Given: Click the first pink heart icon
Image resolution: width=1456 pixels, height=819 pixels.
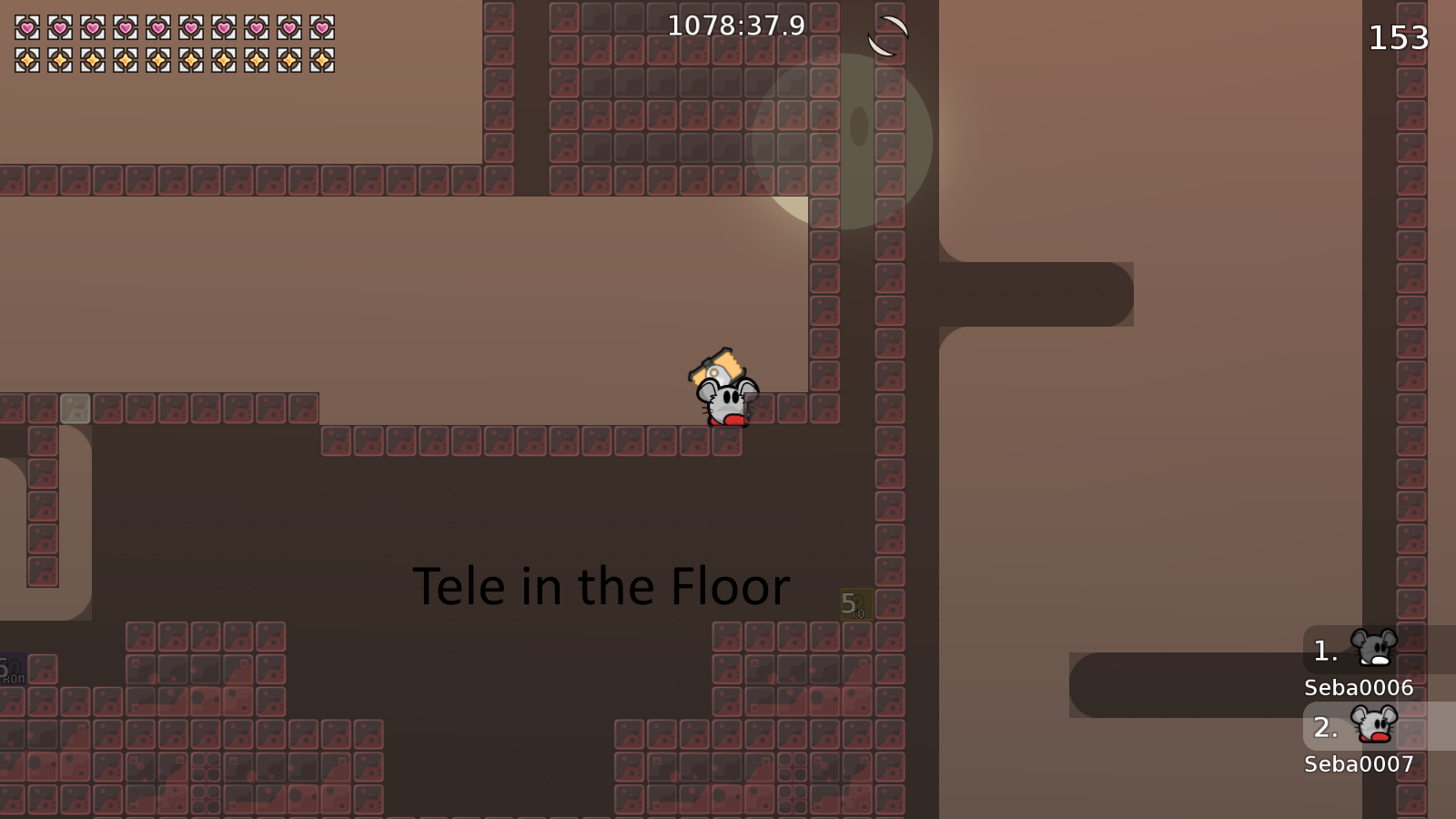Looking at the screenshot, I should point(25,27).
